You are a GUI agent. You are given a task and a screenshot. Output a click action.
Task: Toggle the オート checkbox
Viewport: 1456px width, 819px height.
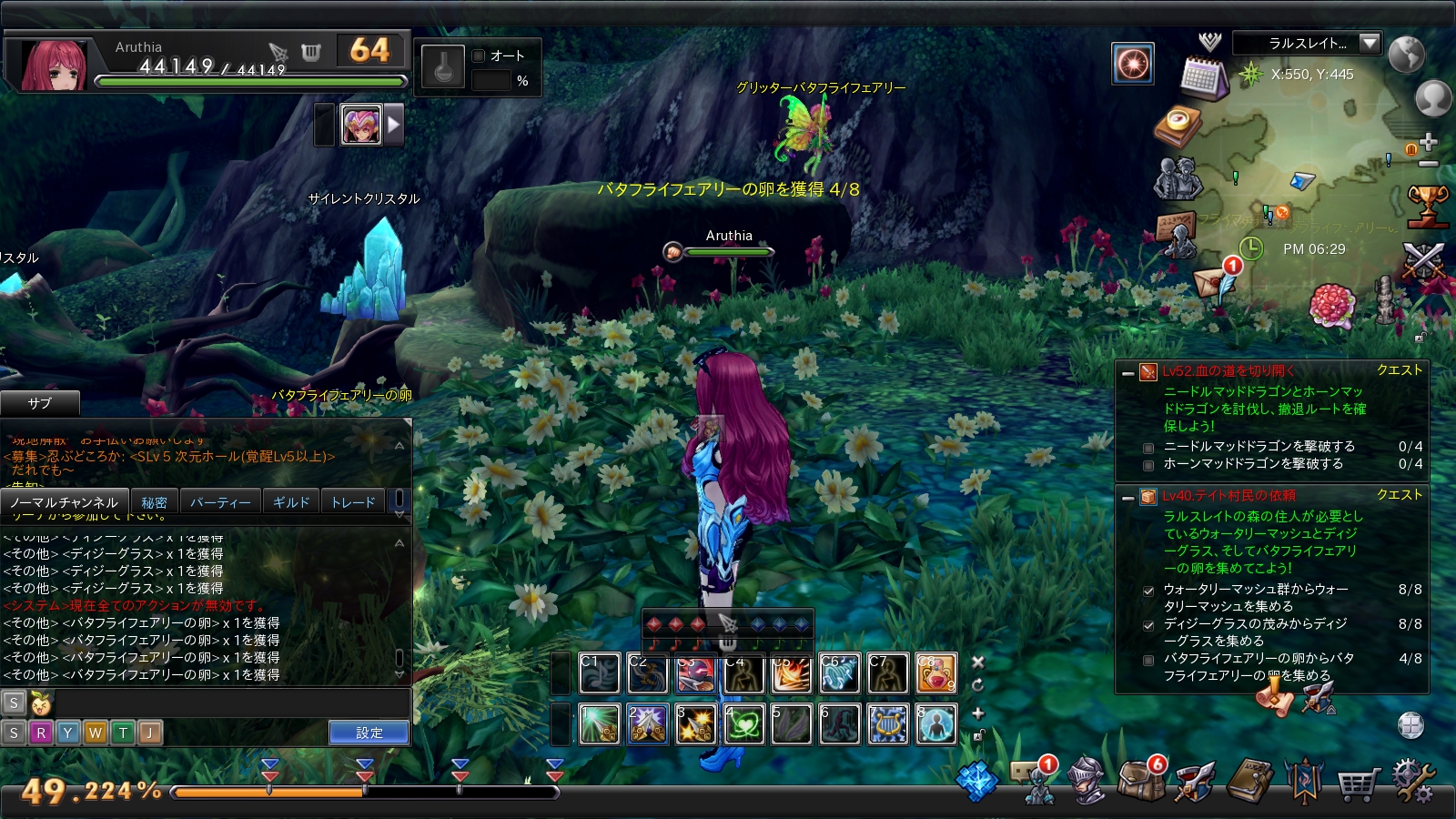479,56
